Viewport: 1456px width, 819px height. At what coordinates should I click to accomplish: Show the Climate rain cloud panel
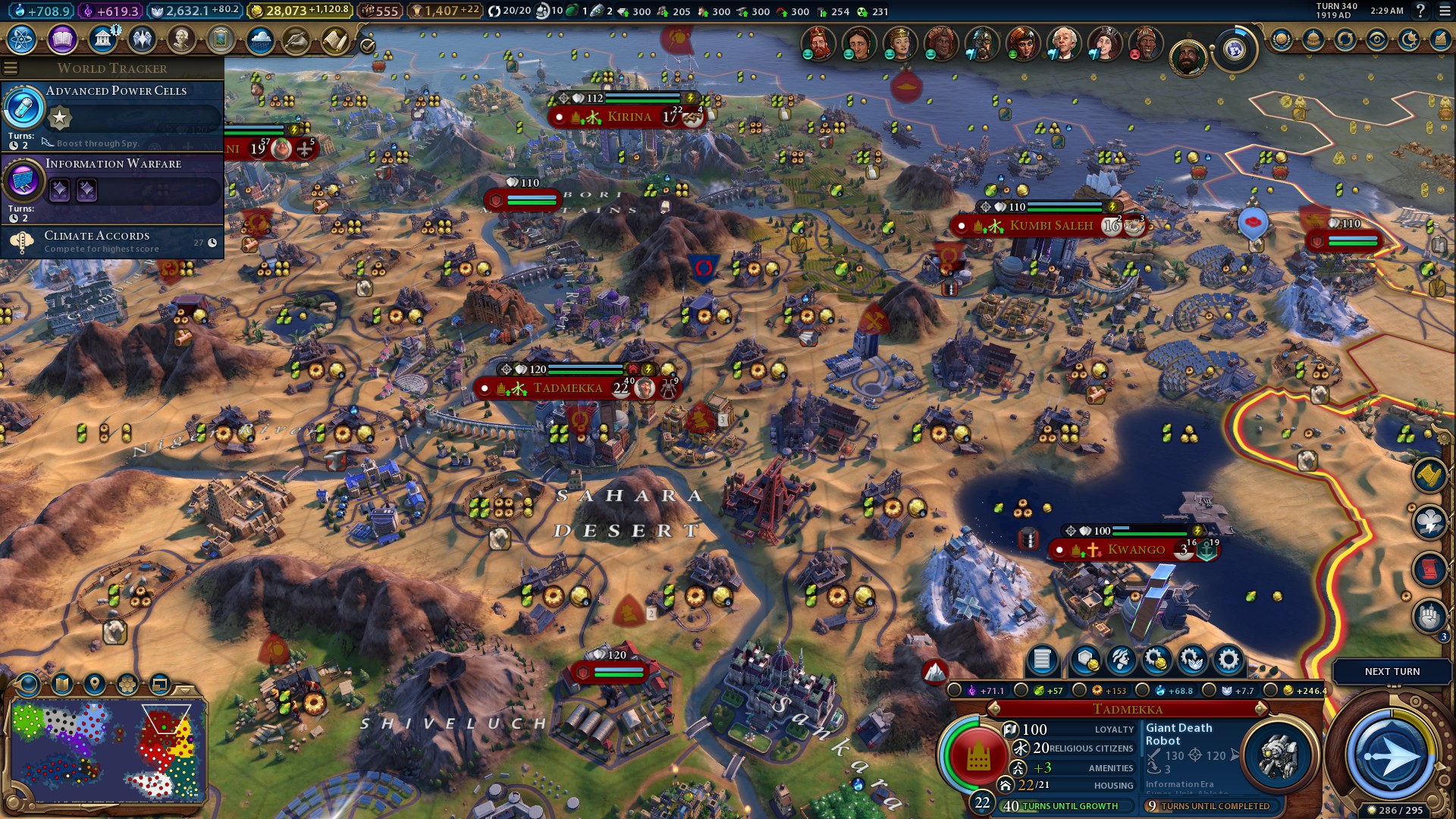(x=260, y=39)
